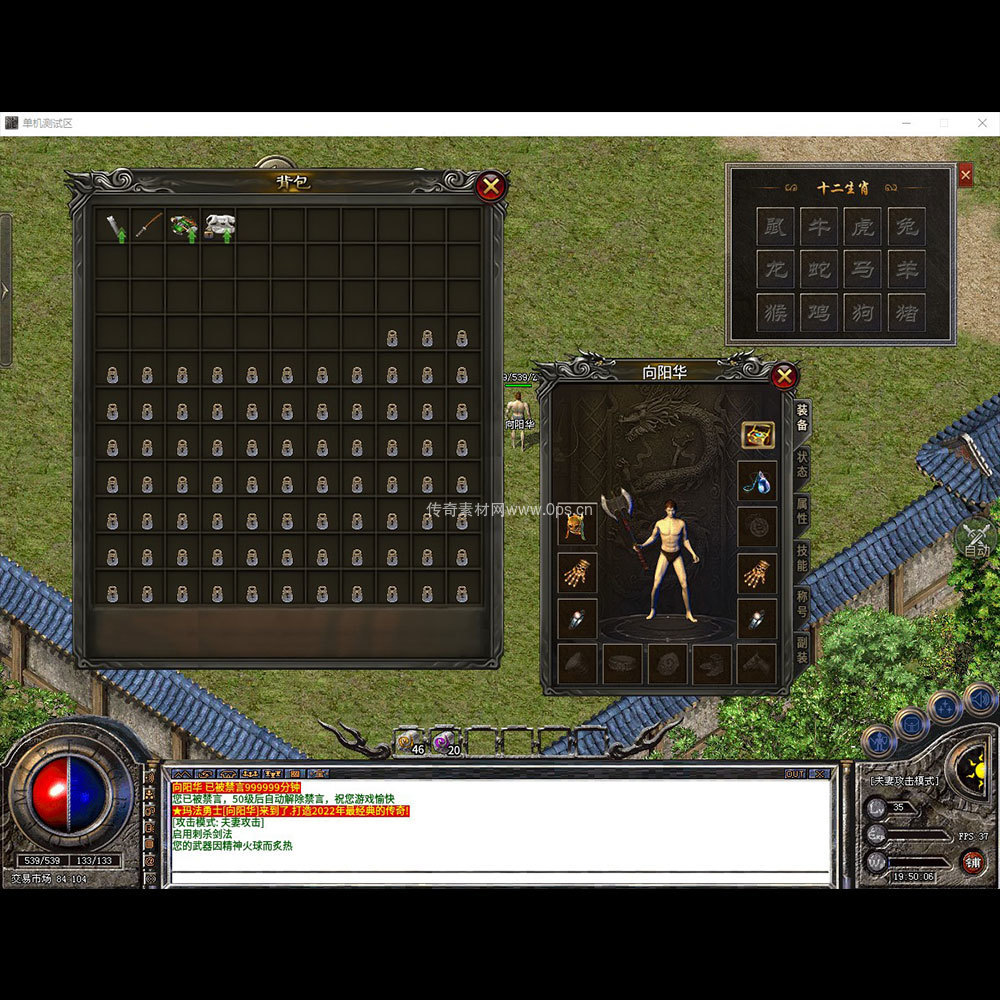Switch to the 装备 equipment tab

click(802, 418)
